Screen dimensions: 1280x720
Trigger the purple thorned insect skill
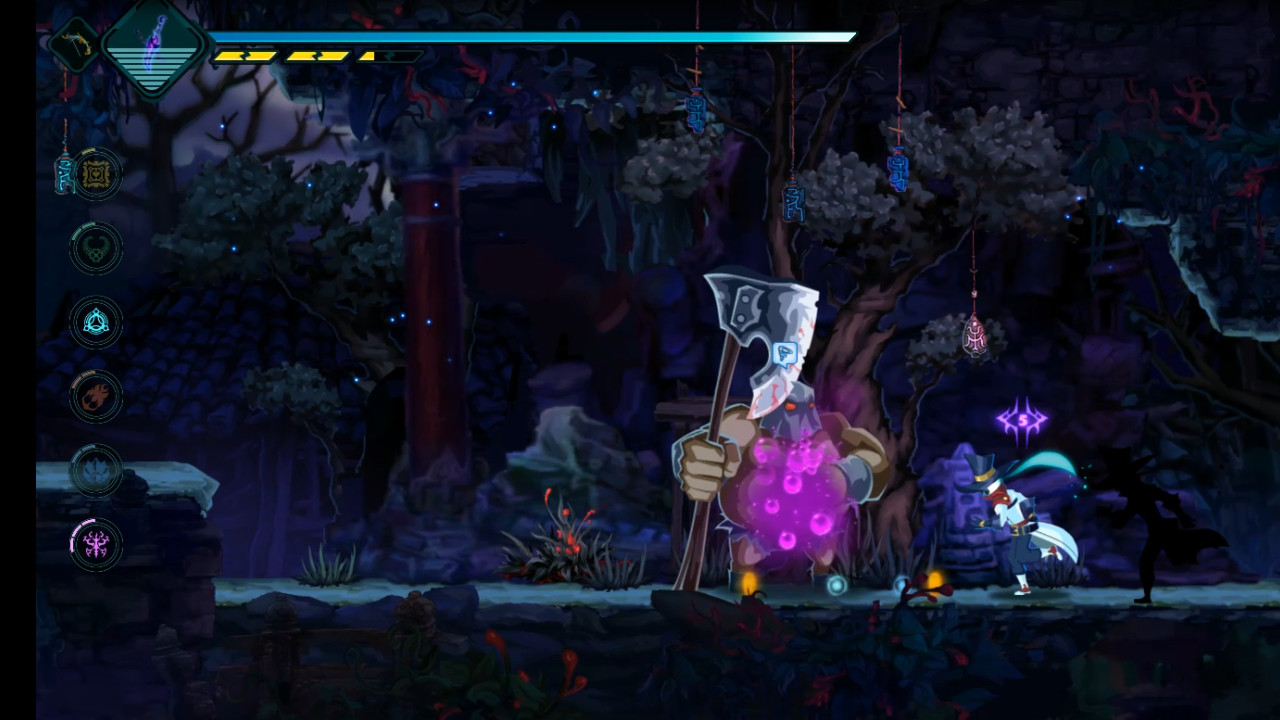[x=97, y=544]
